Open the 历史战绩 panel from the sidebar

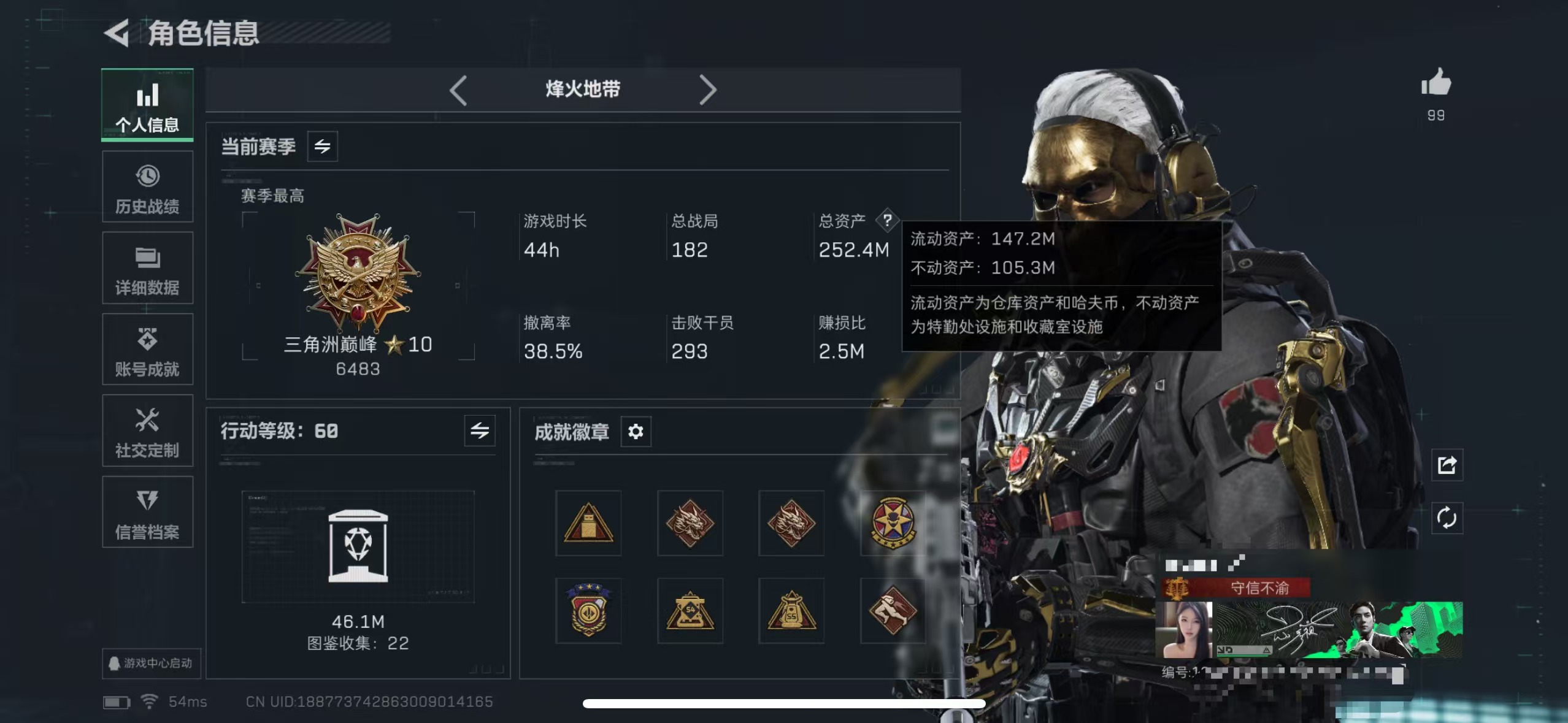147,187
